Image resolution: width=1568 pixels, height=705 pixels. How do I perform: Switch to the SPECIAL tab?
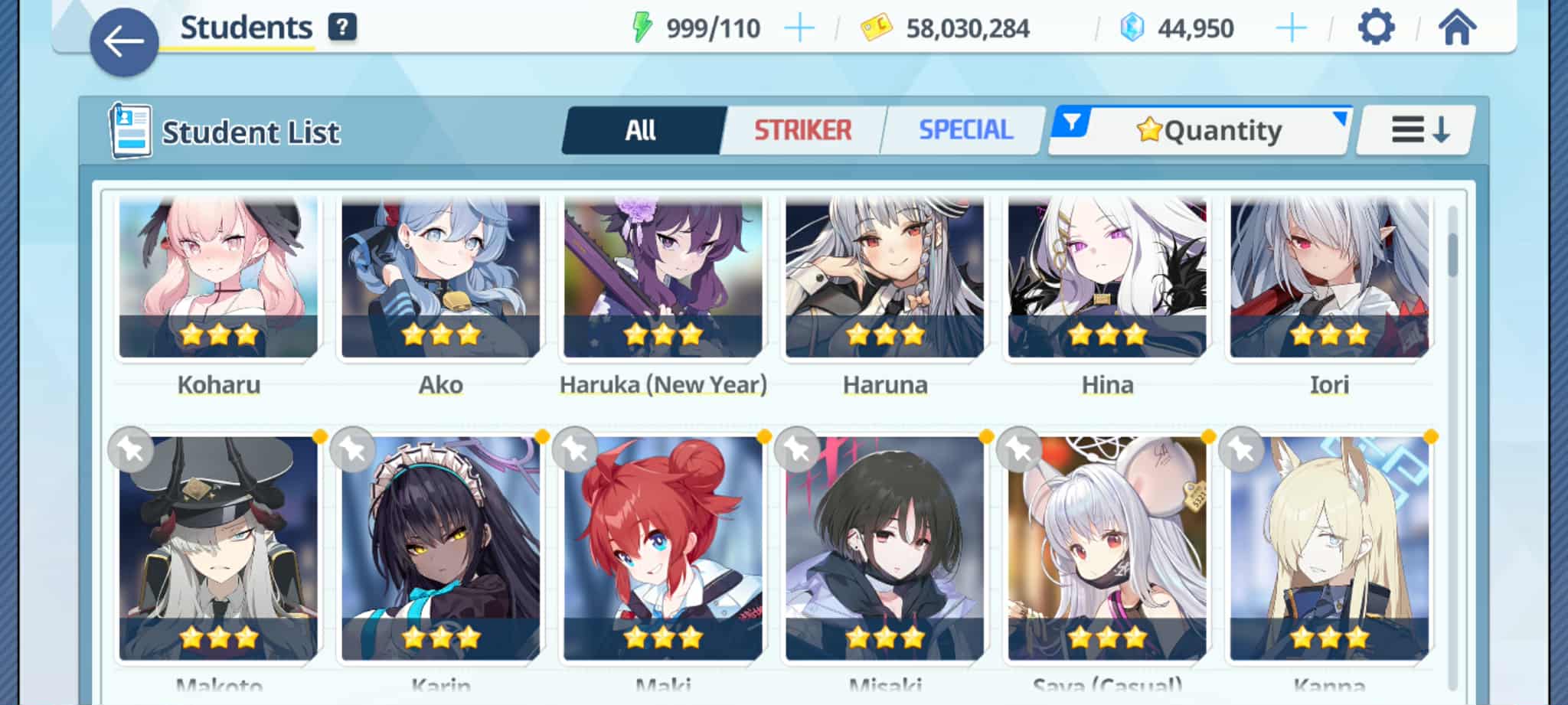(965, 130)
